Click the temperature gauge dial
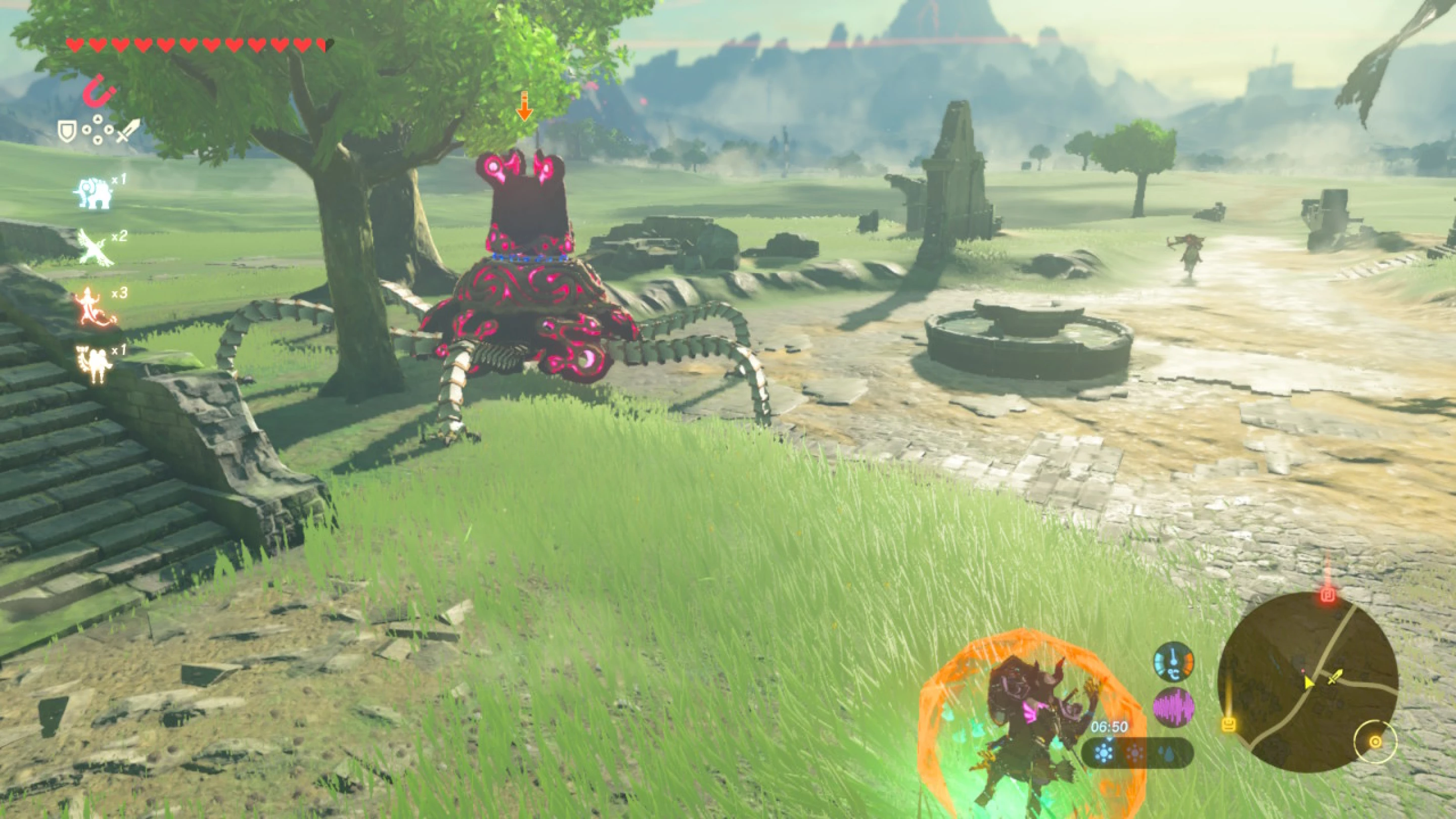 1174,662
